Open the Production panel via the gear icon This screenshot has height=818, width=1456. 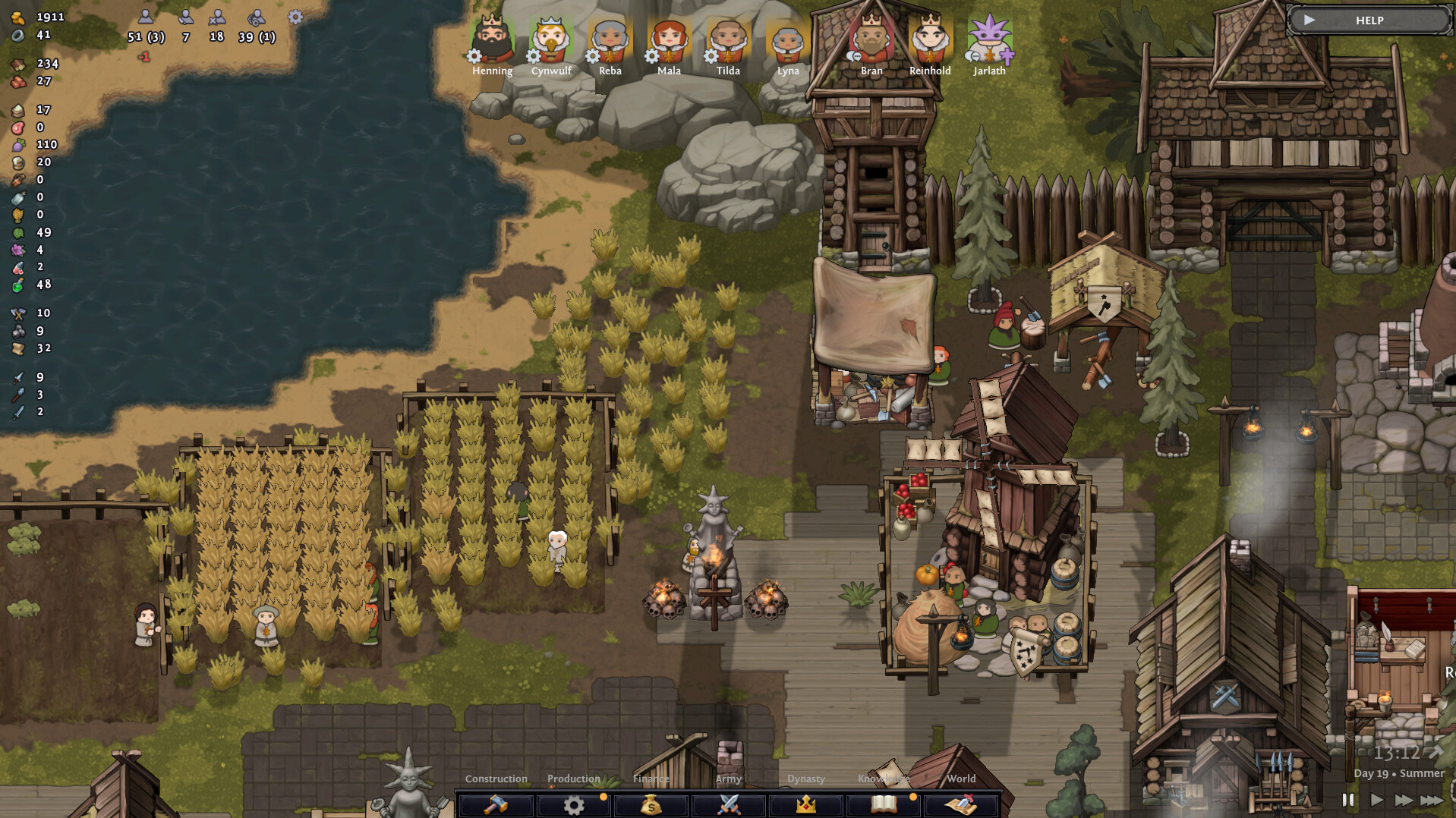tap(573, 806)
